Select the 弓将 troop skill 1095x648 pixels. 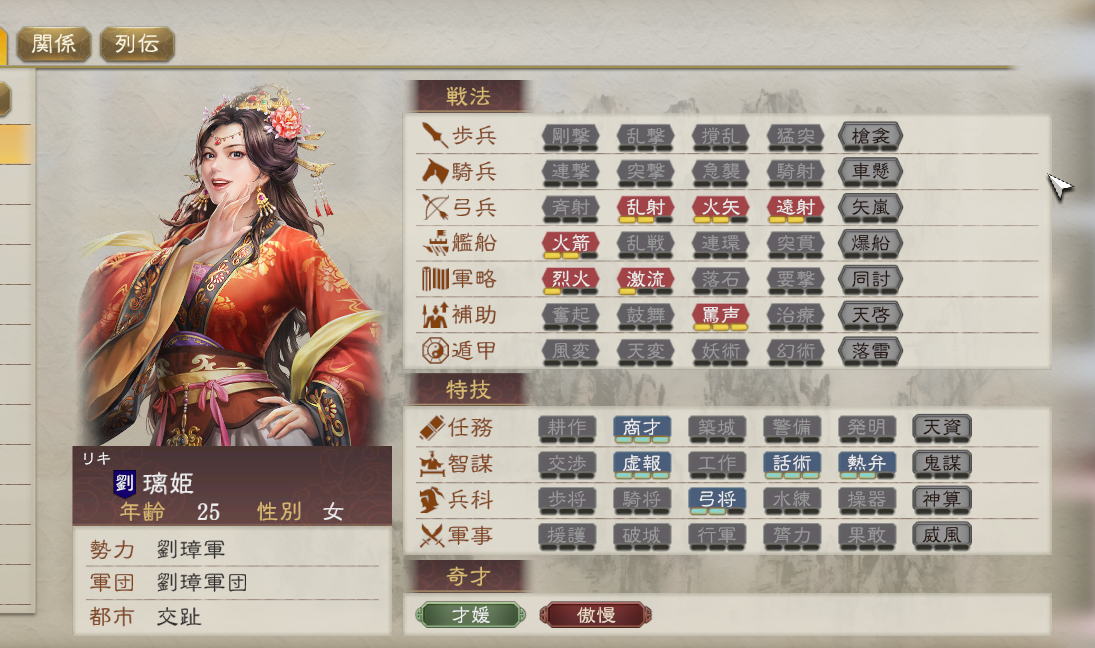tap(717, 500)
